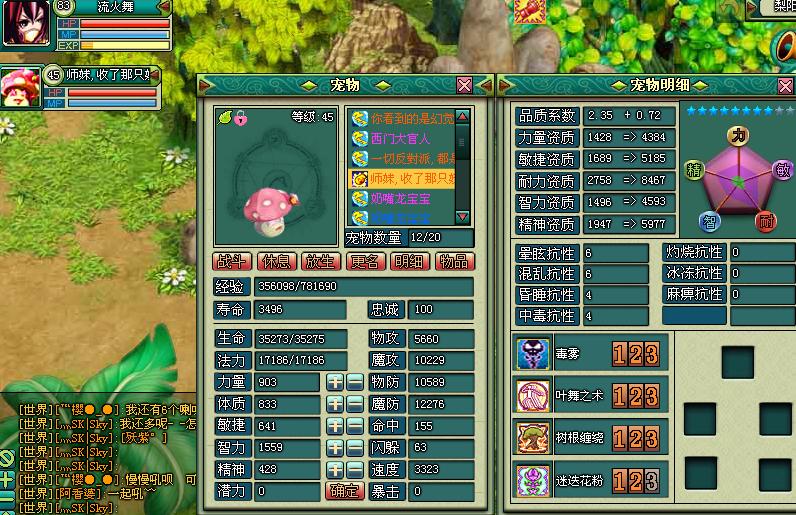
Task: Select the 叶舞之术 leaf dance skill icon
Action: 533,396
